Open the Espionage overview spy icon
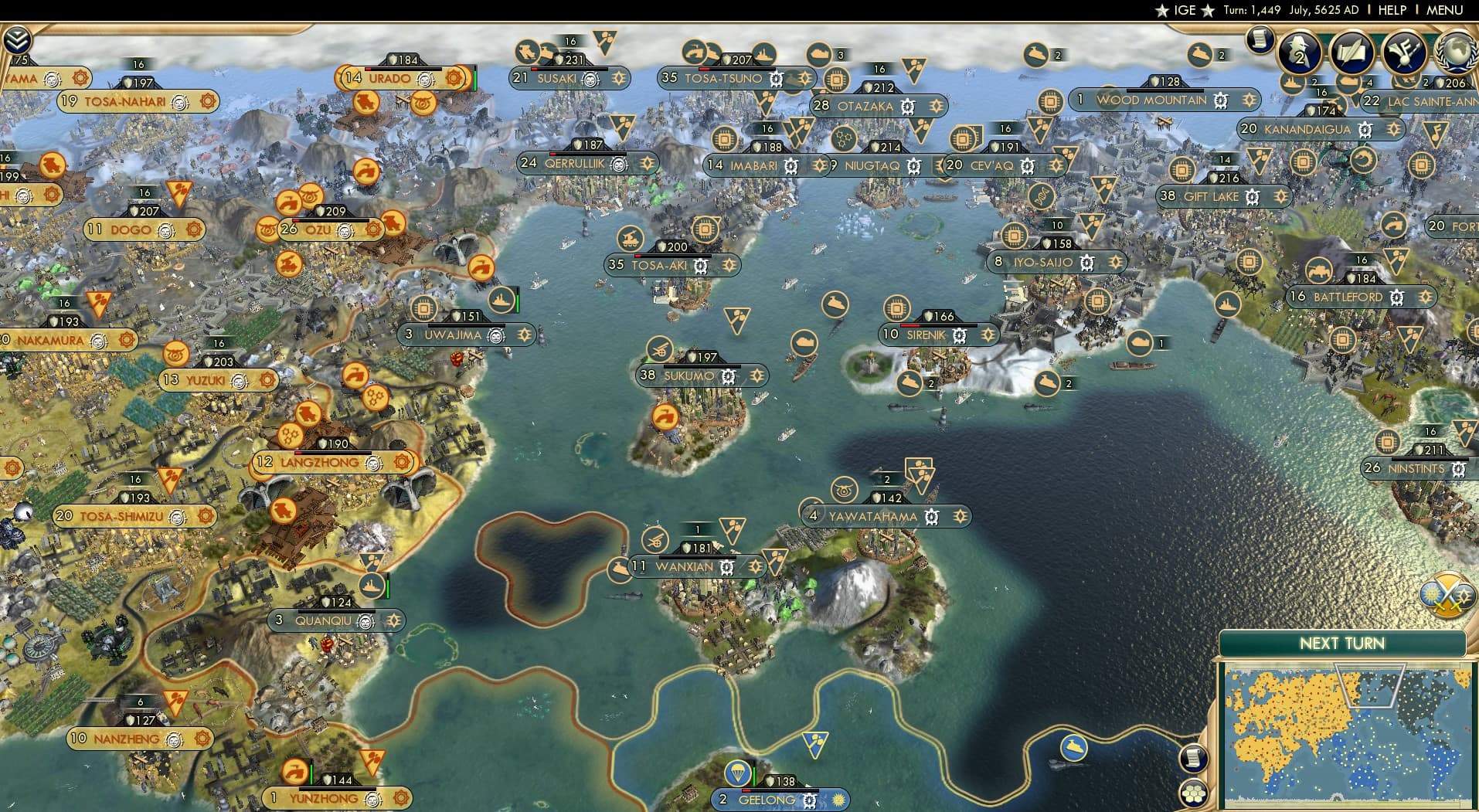 click(1298, 52)
